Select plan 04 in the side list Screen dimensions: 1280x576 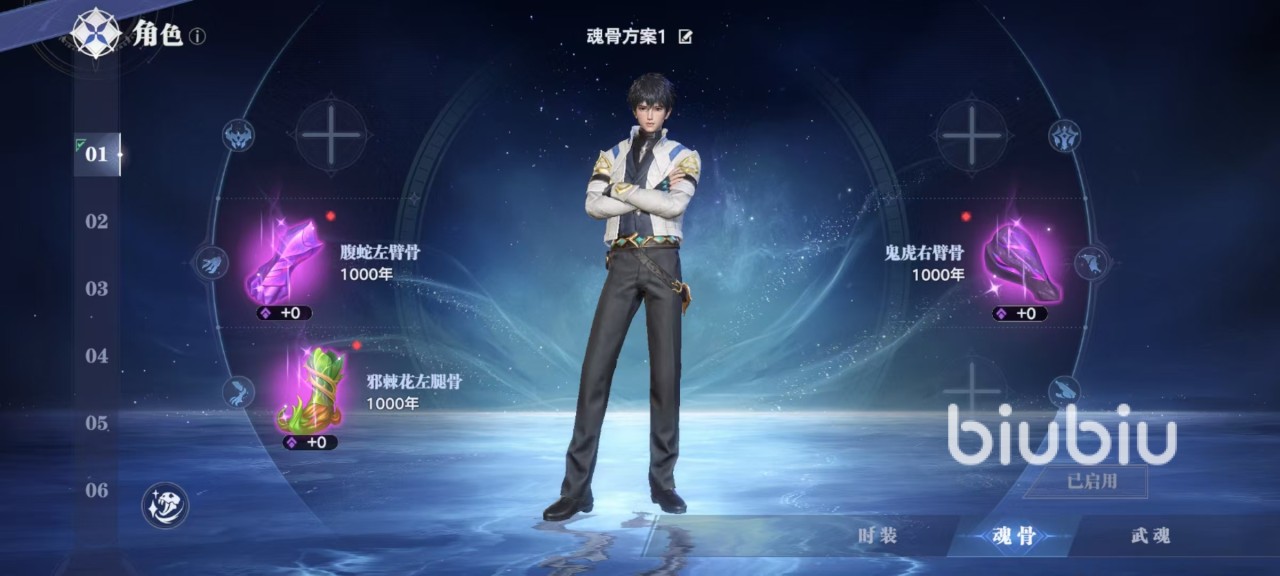coord(97,356)
